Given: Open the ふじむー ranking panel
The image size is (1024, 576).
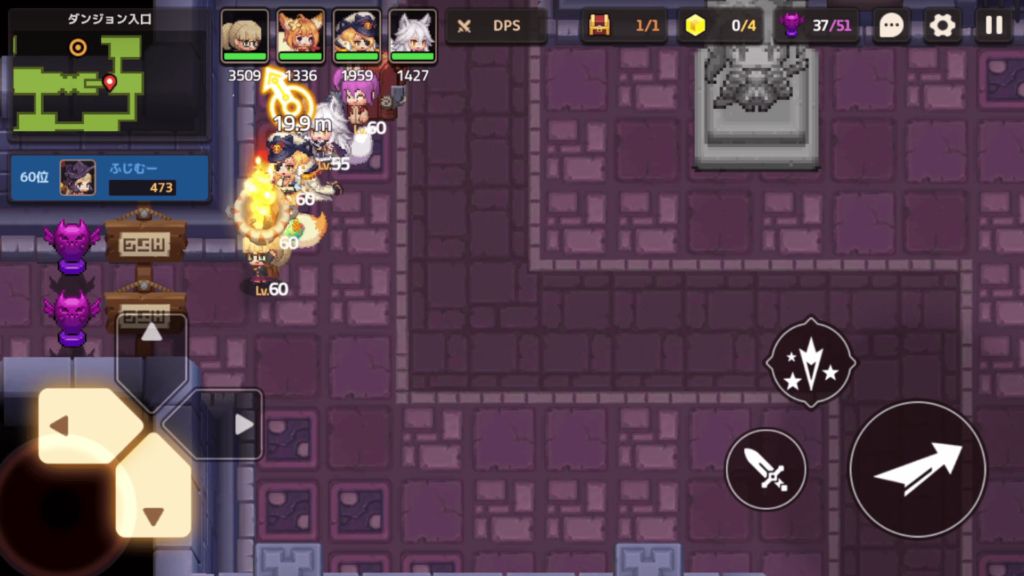Looking at the screenshot, I should [x=109, y=178].
